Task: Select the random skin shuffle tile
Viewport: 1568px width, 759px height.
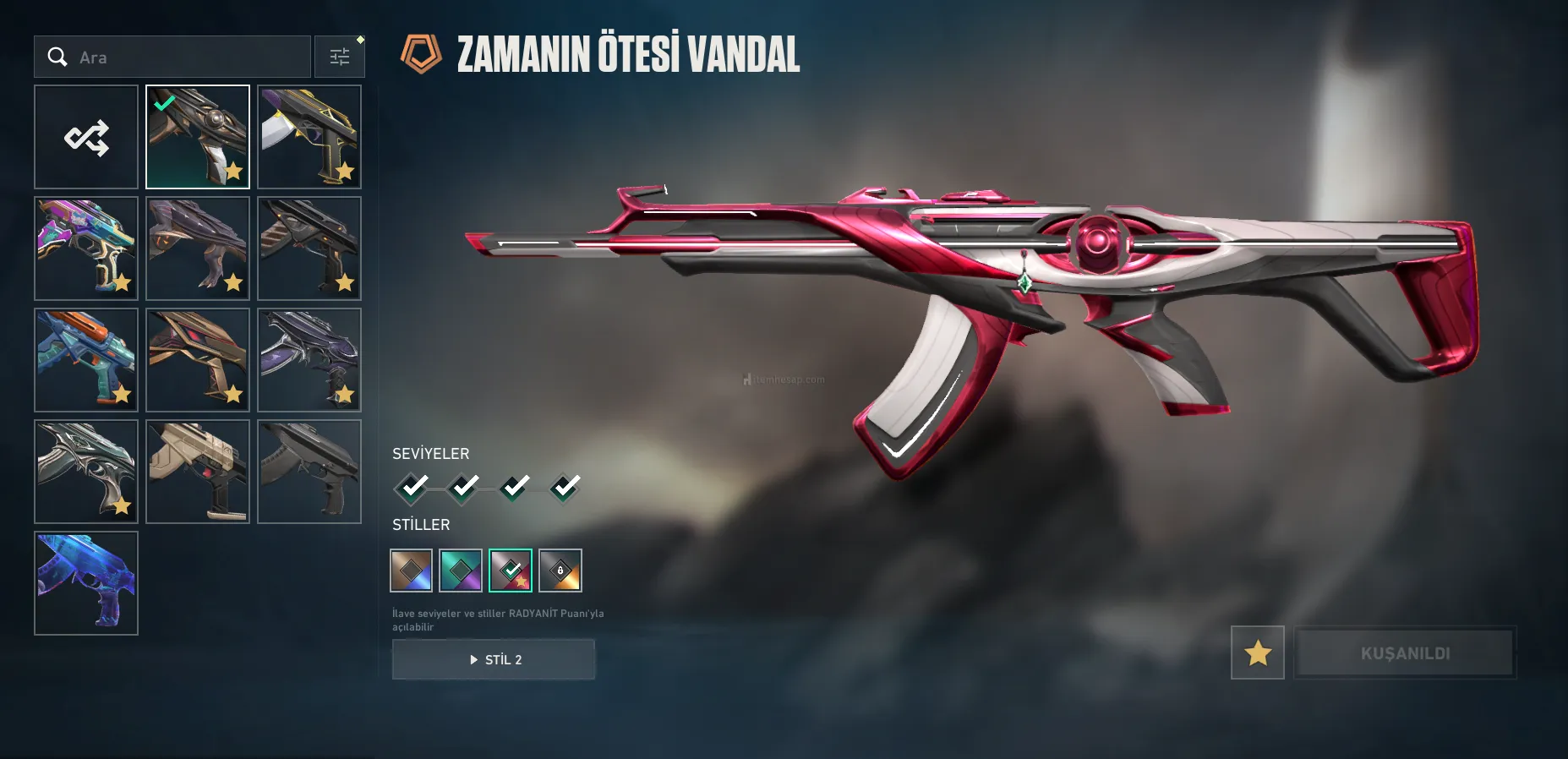Action: (x=86, y=137)
